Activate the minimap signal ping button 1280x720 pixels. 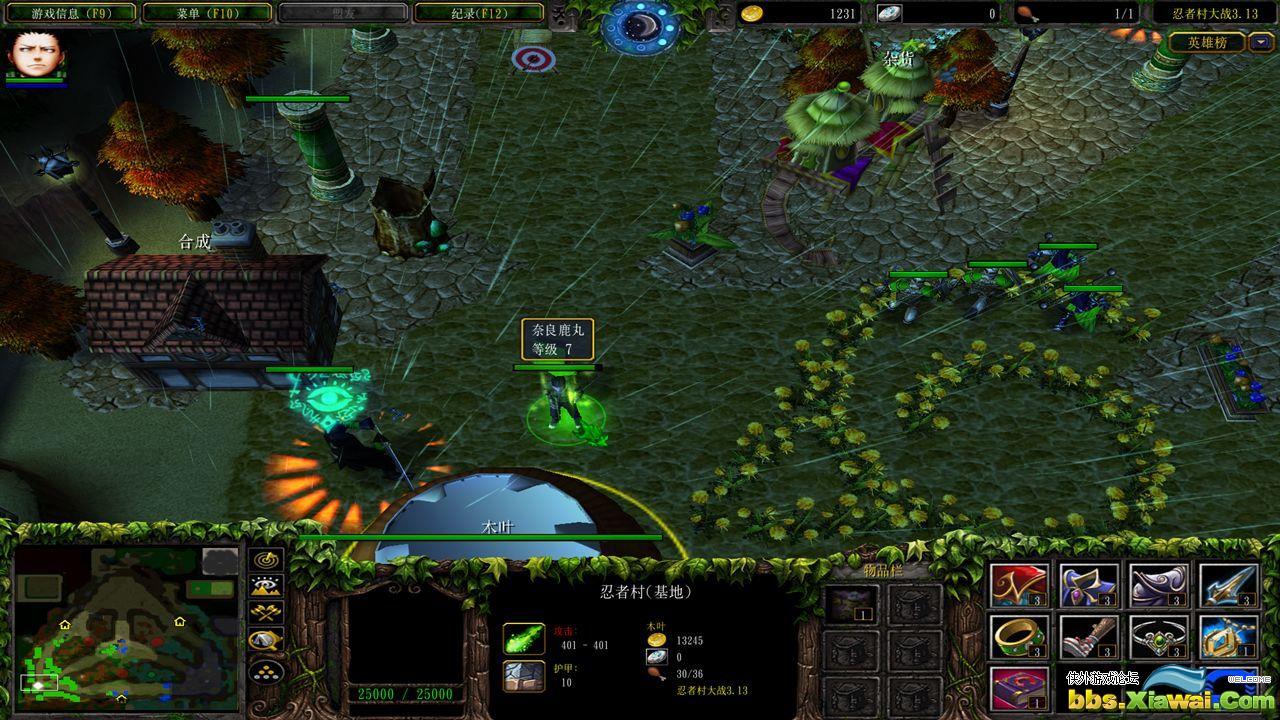pos(267,560)
